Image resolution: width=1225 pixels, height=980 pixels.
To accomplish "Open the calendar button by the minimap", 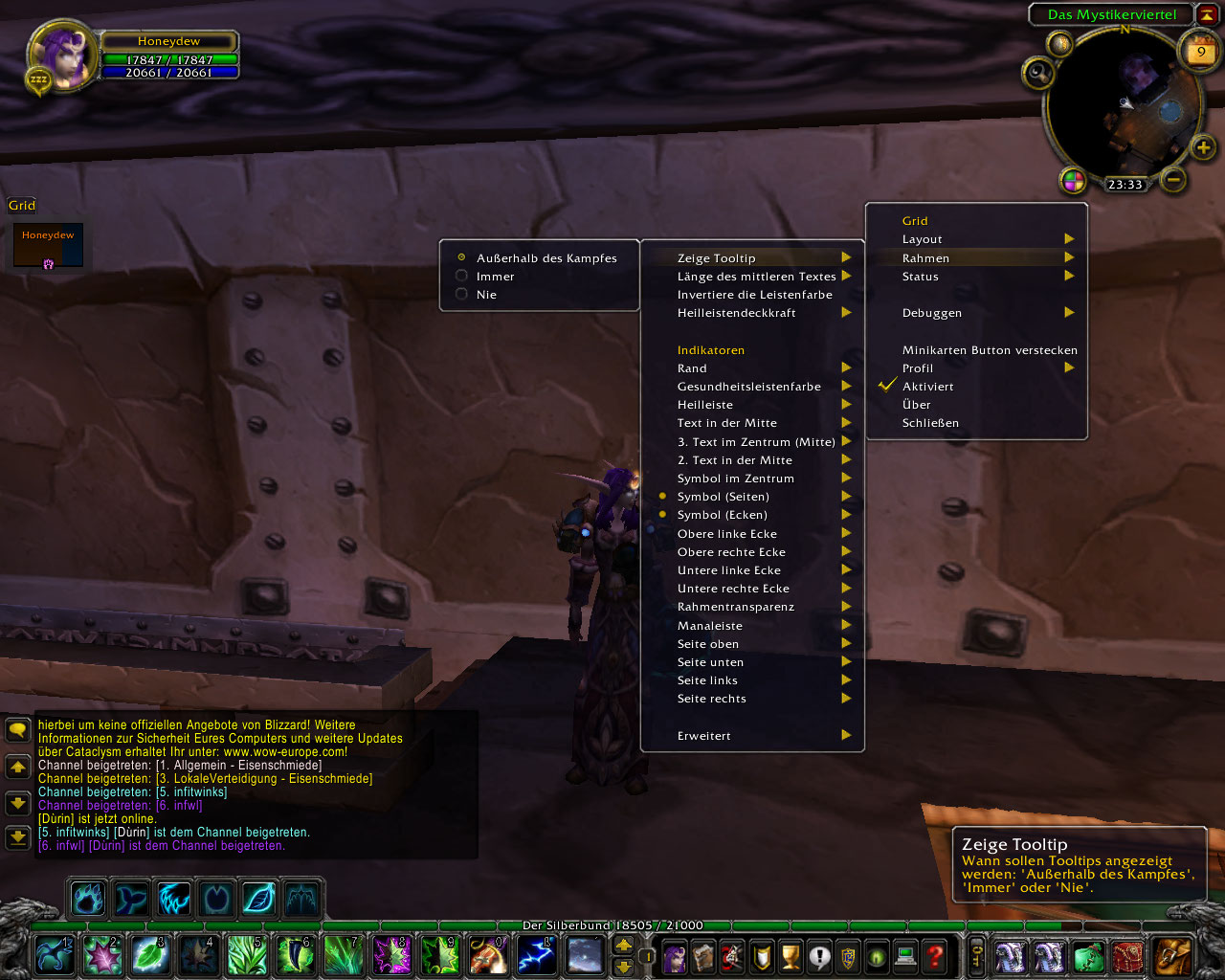I will [1200, 52].
